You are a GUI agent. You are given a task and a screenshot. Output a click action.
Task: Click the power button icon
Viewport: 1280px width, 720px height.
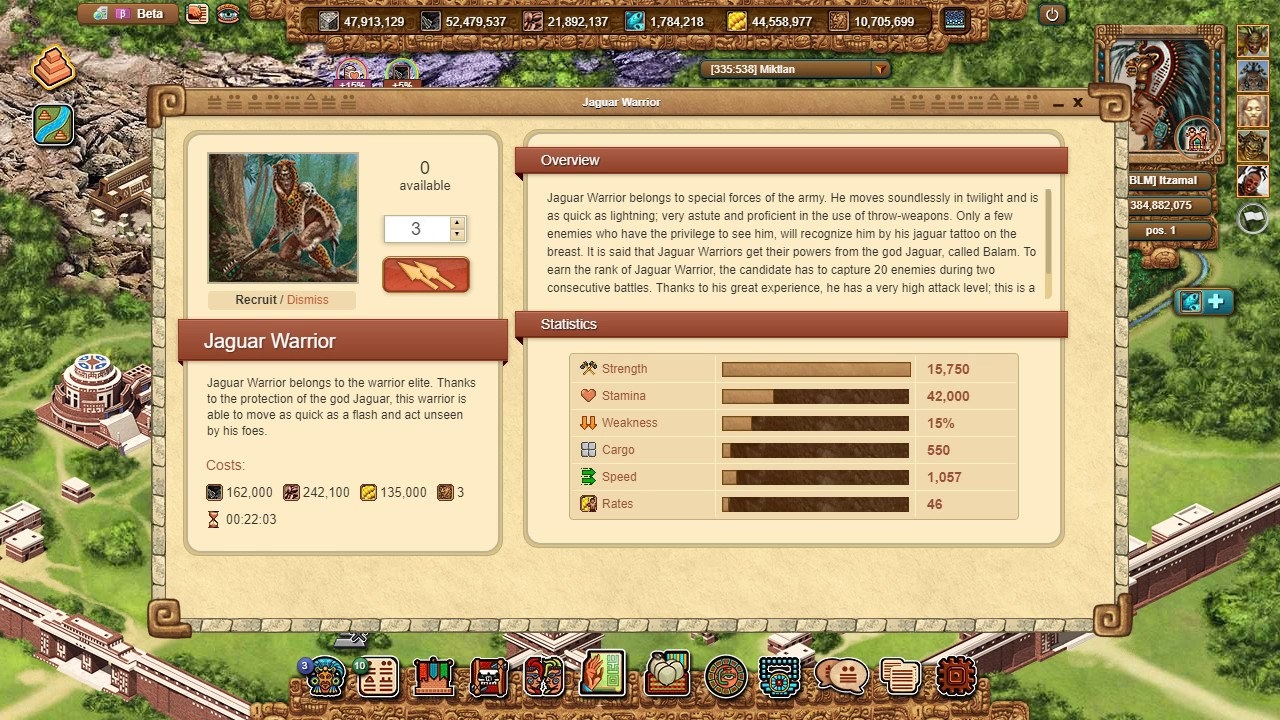click(1051, 14)
